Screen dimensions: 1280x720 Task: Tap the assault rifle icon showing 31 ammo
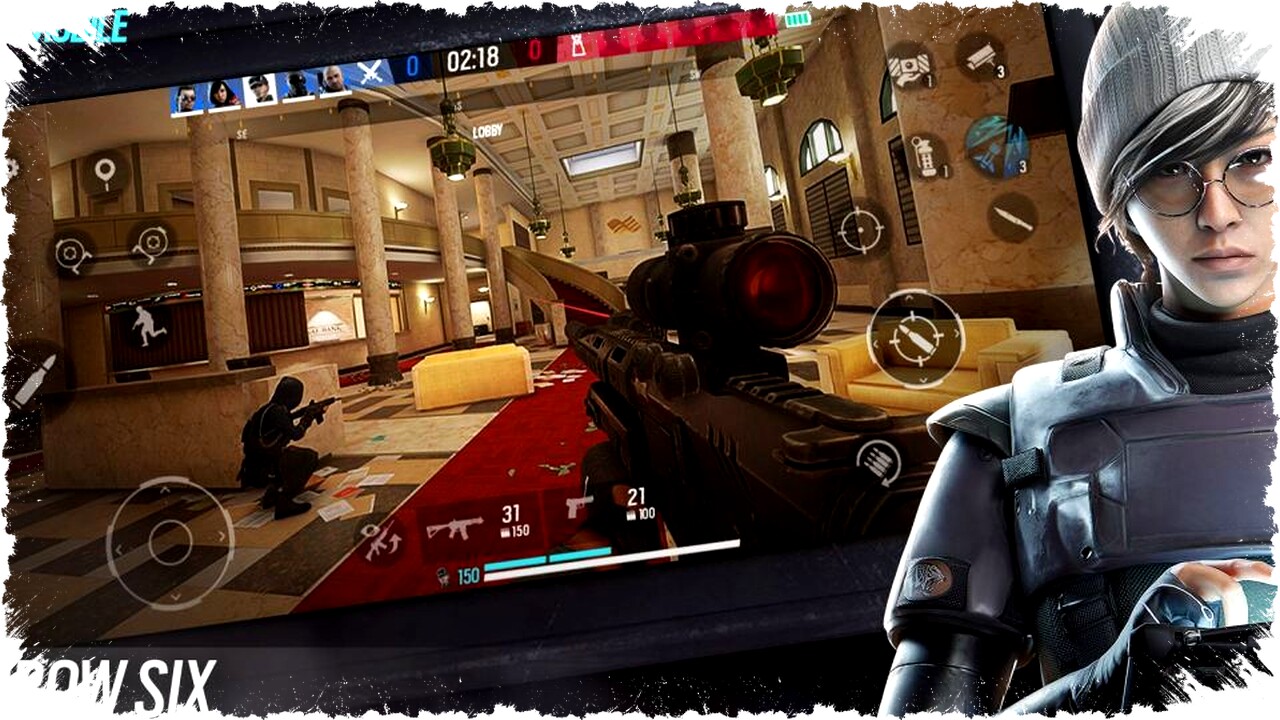click(x=457, y=526)
